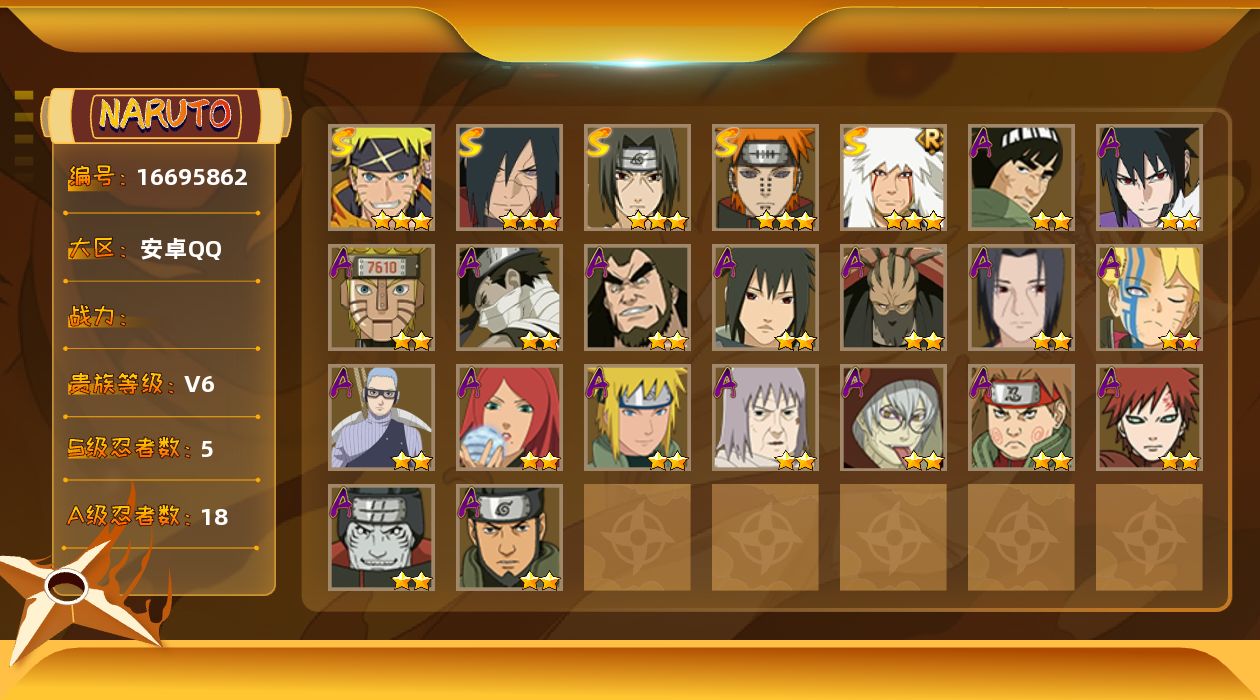Pick the brown stitched-mask Kakuzu portrait

click(x=893, y=298)
